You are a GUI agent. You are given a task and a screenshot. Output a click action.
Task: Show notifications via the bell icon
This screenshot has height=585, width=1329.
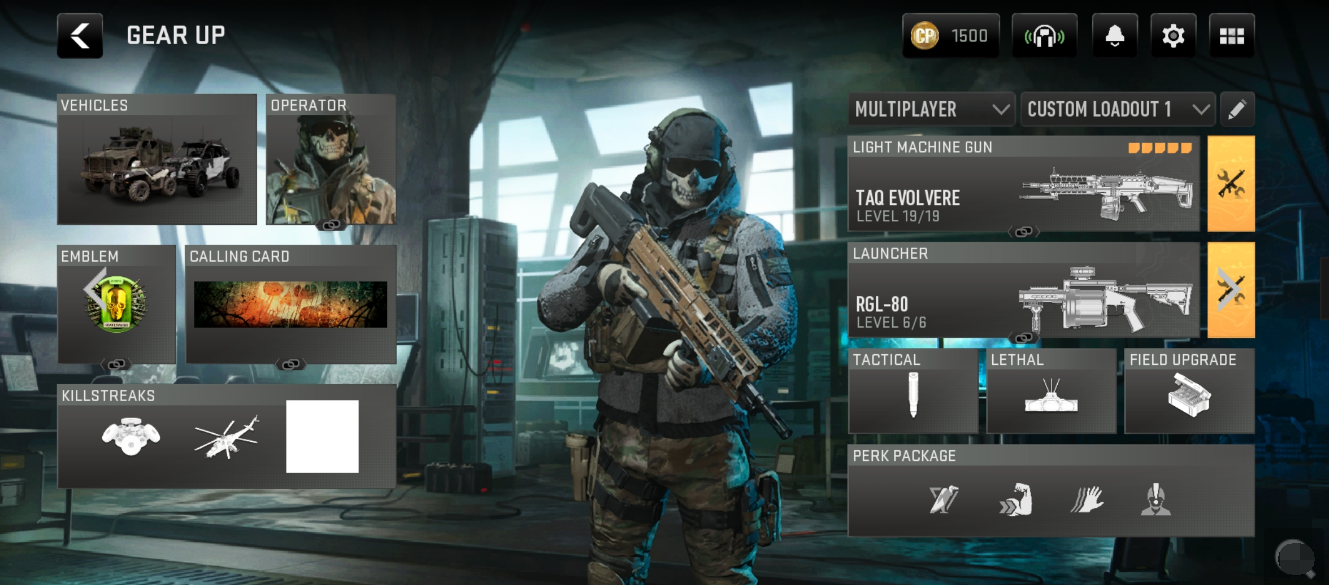(x=1114, y=36)
